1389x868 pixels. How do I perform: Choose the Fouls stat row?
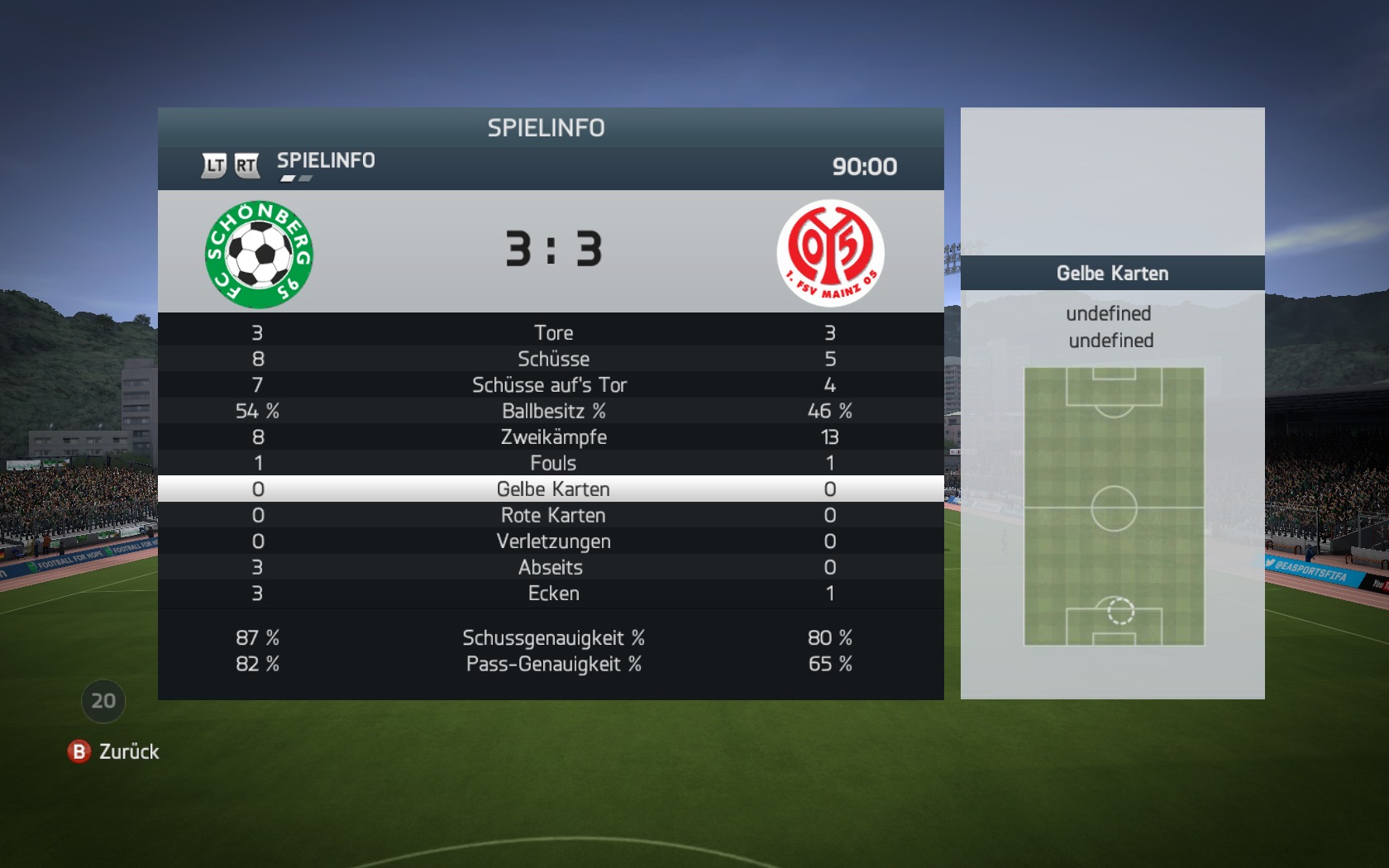(552, 463)
